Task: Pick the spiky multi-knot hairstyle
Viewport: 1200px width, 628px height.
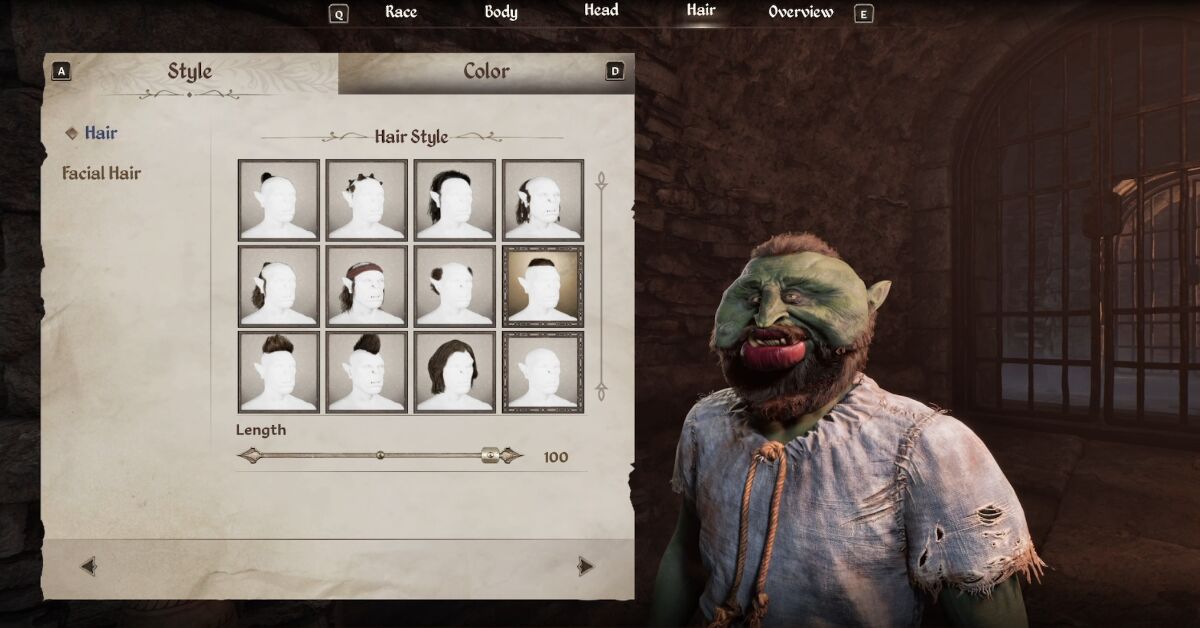Action: click(367, 200)
